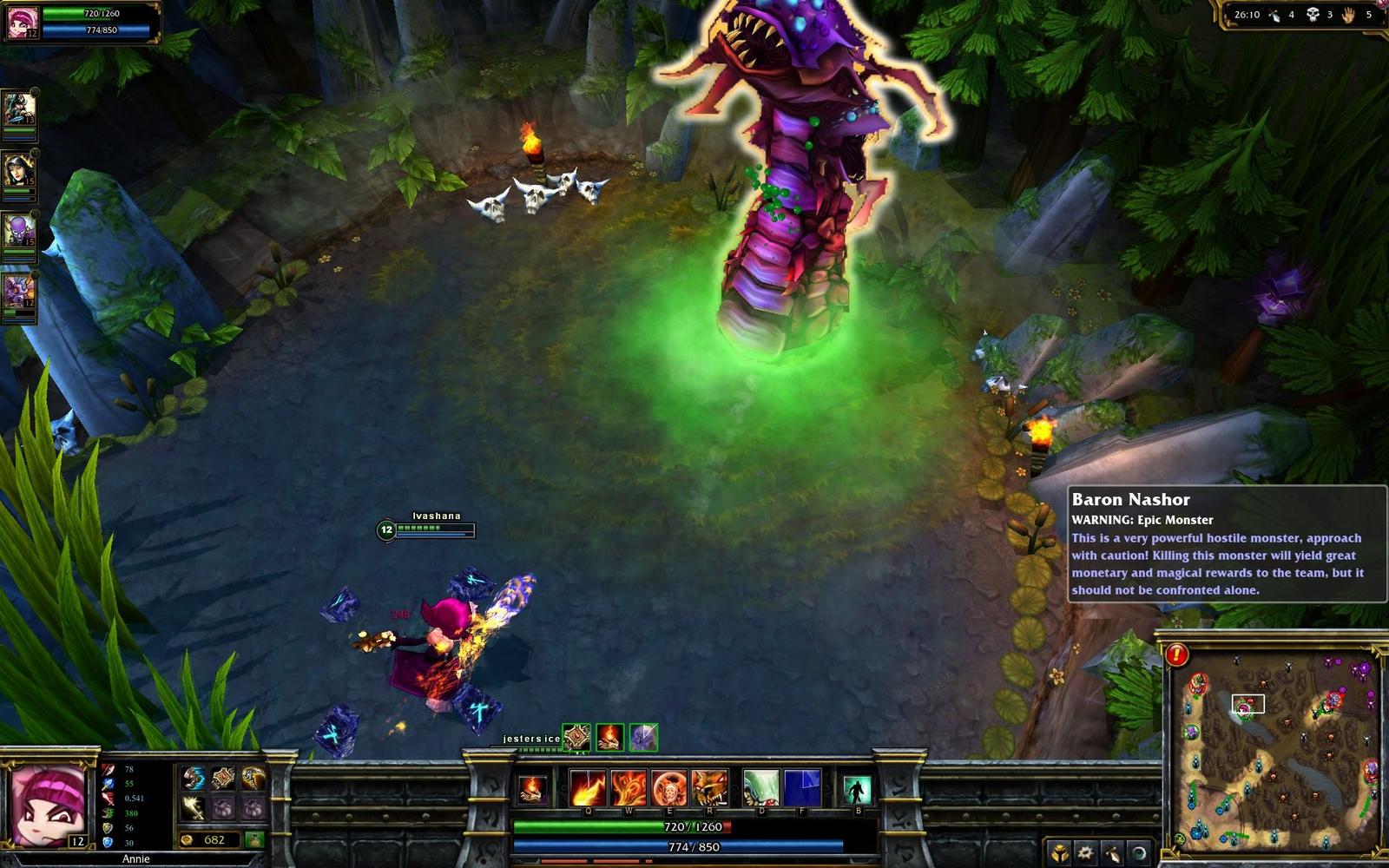Cast Disintegrate with the Q ability icon
Image resolution: width=1389 pixels, height=868 pixels.
(588, 788)
